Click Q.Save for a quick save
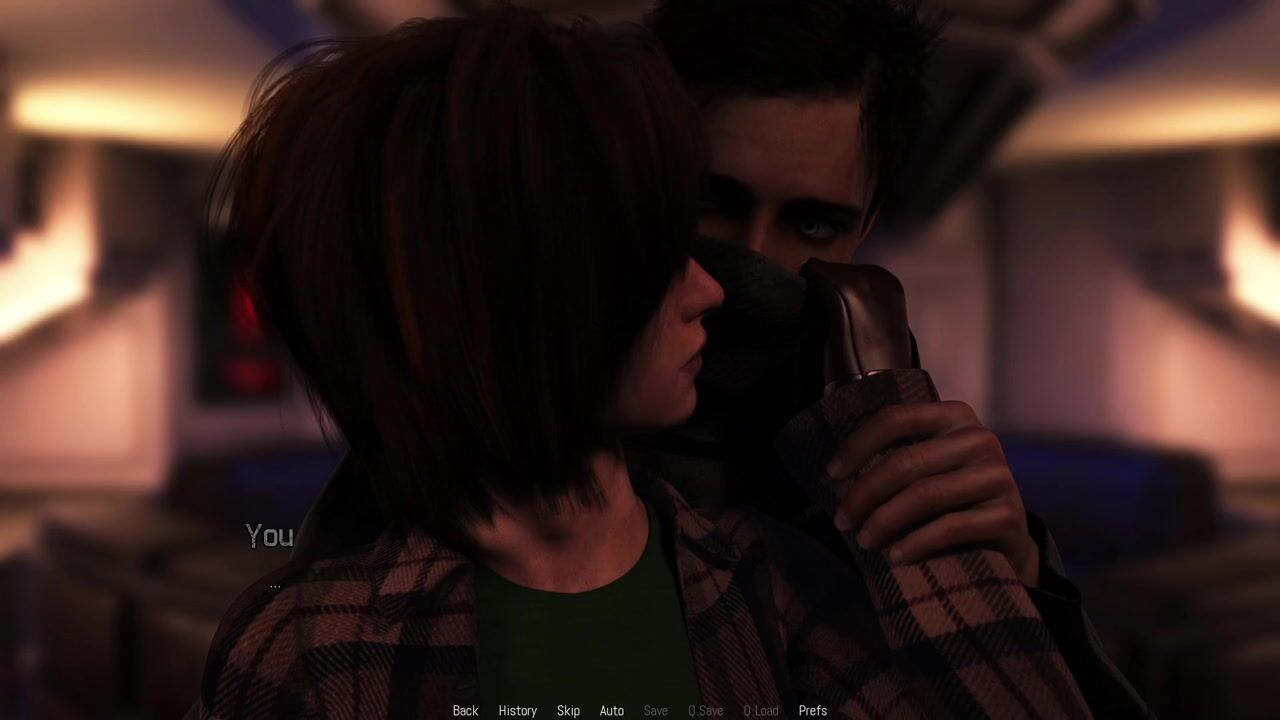 pos(705,711)
